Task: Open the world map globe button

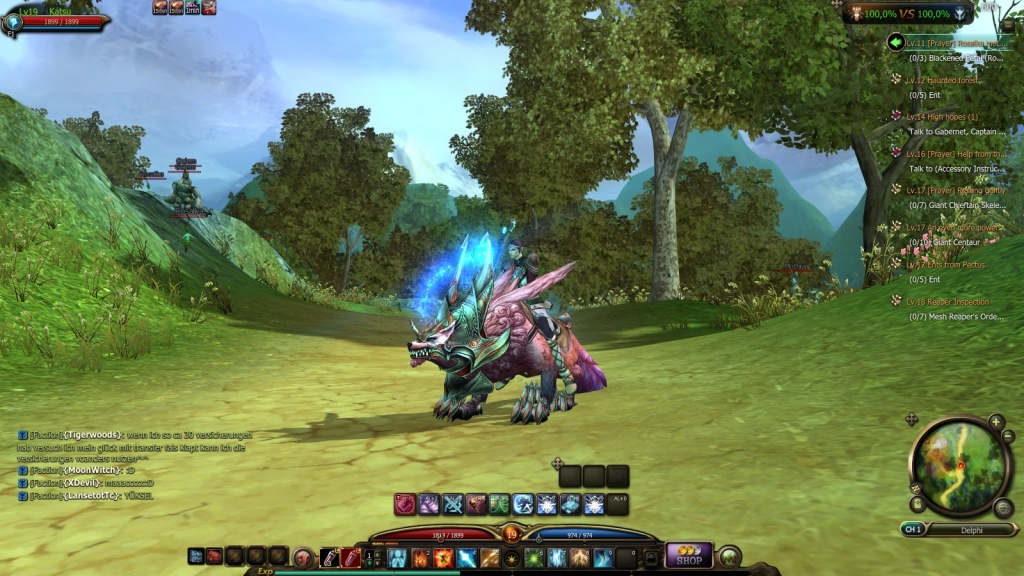Action: (x=1003, y=509)
